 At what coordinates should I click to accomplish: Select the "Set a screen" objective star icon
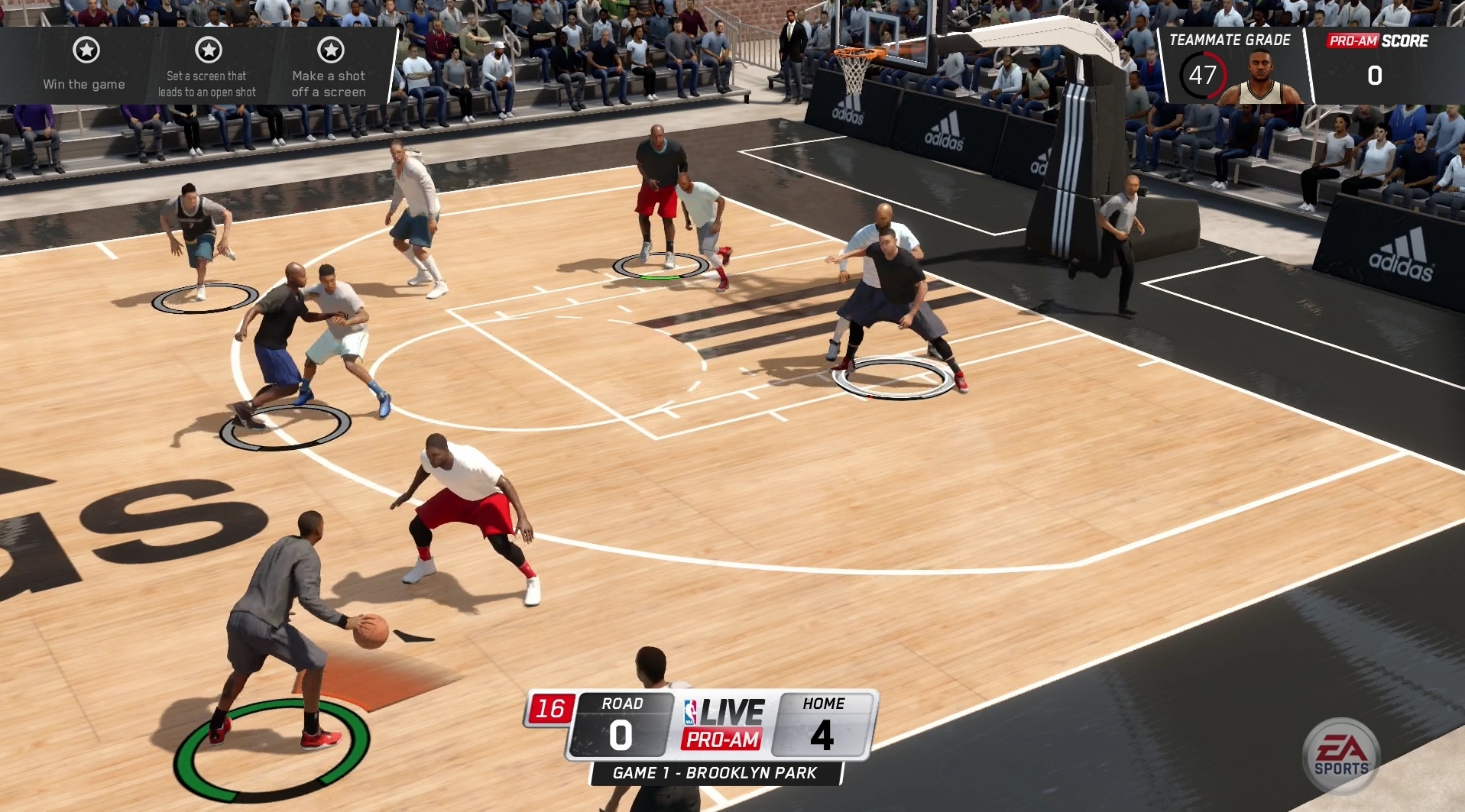point(207,49)
